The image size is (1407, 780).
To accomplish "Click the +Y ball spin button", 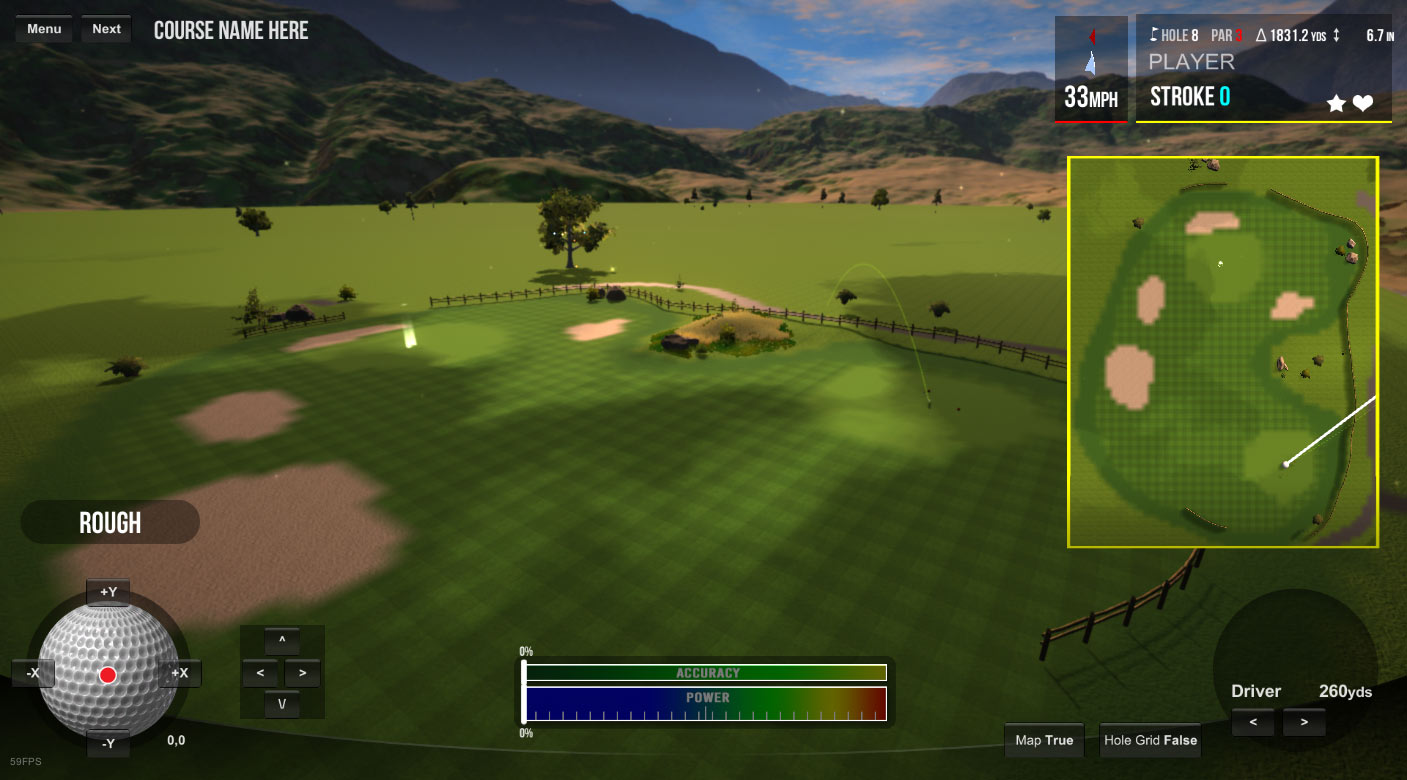I will pyautogui.click(x=108, y=592).
